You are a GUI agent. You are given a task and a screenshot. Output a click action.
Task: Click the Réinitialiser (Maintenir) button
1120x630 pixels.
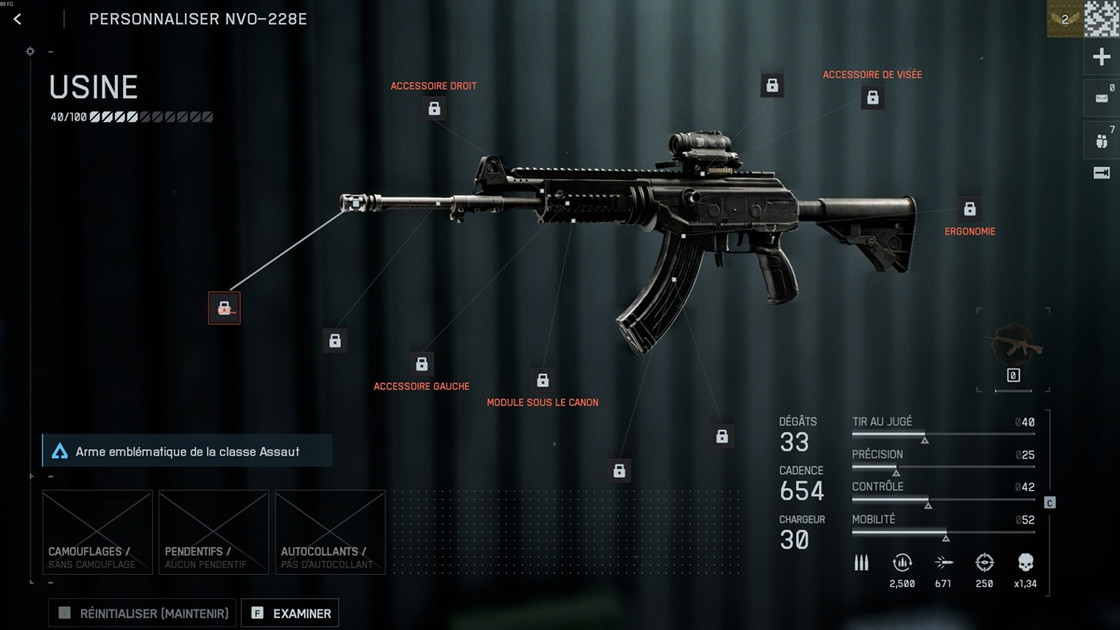142,613
